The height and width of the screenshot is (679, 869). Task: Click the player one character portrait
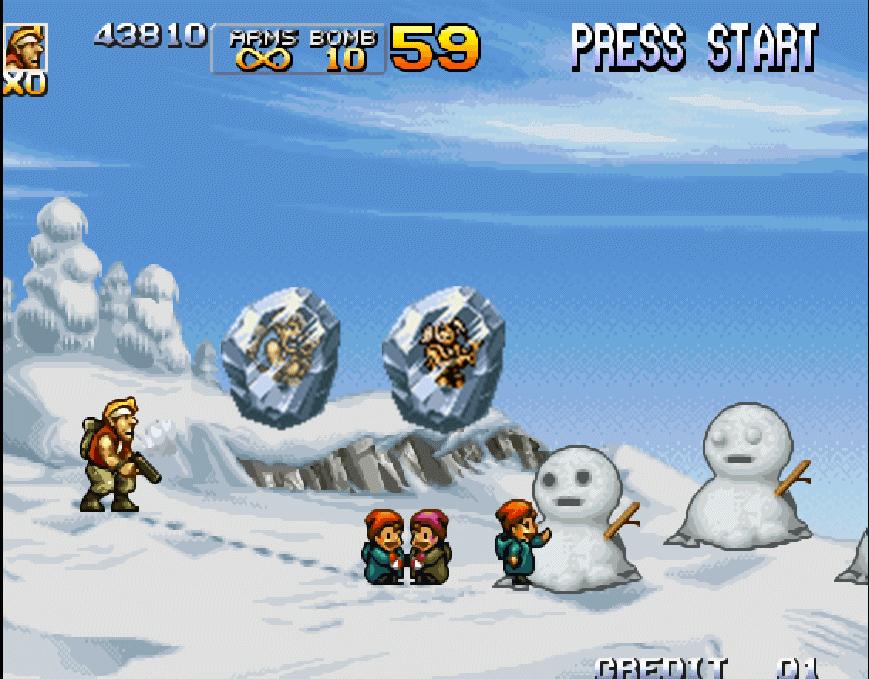pyautogui.click(x=25, y=47)
